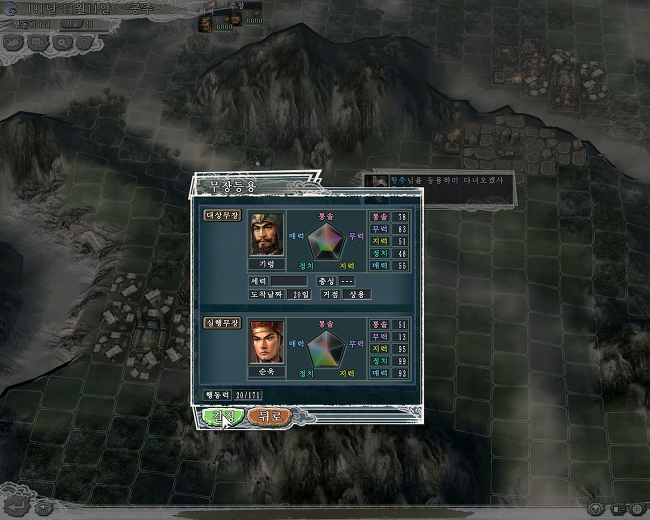Click the 실행무장 executing officer label
650x520 pixels.
tap(222, 323)
